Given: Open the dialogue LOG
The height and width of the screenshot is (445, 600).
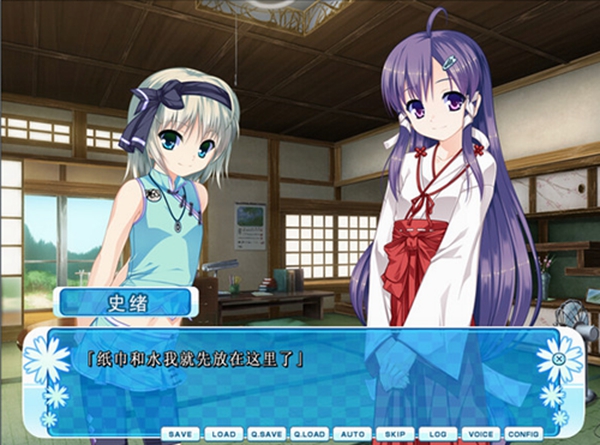Looking at the screenshot, I should (x=437, y=434).
